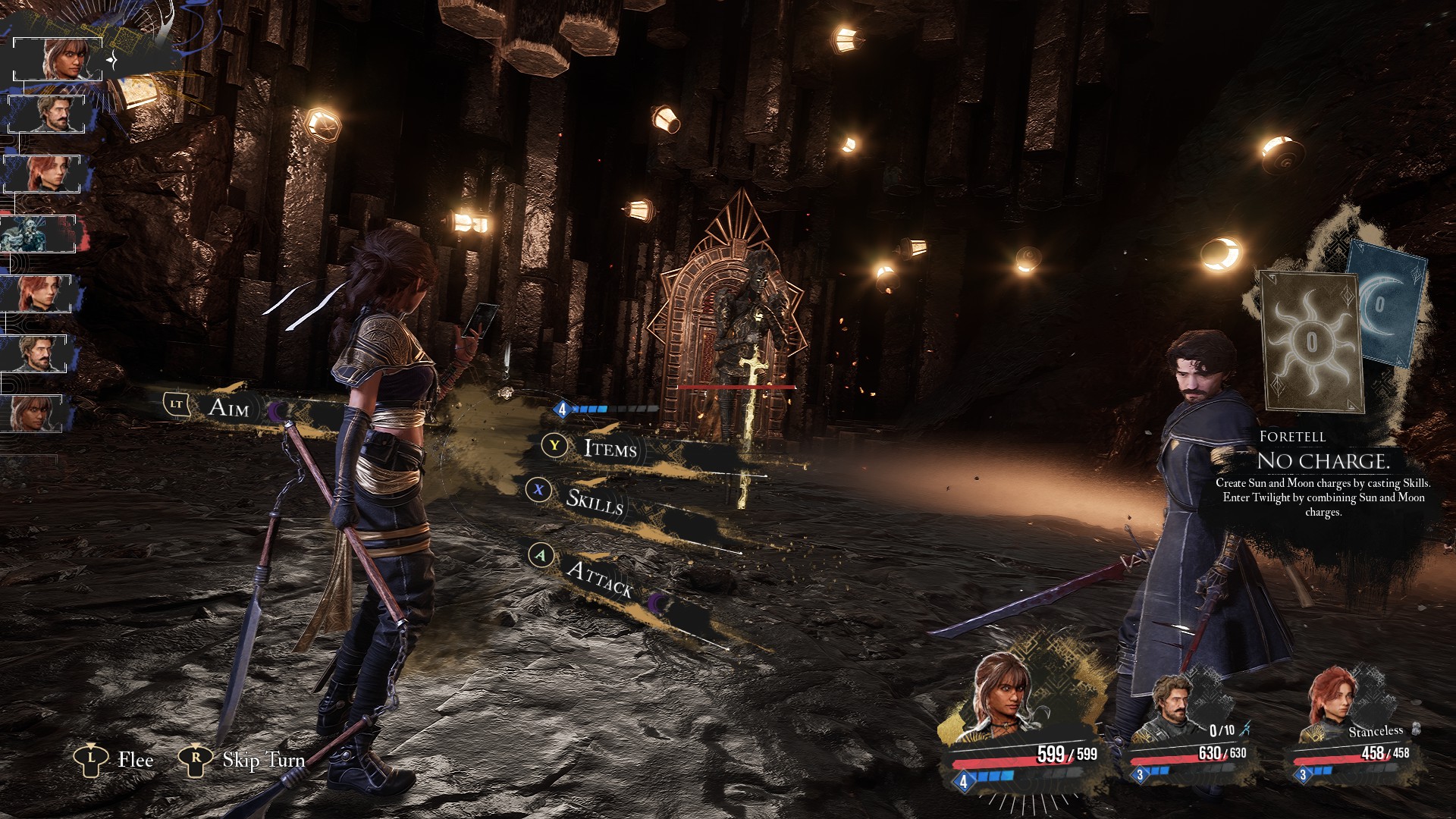This screenshot has height=819, width=1456.
Task: Select the Aim command
Action: (x=228, y=408)
